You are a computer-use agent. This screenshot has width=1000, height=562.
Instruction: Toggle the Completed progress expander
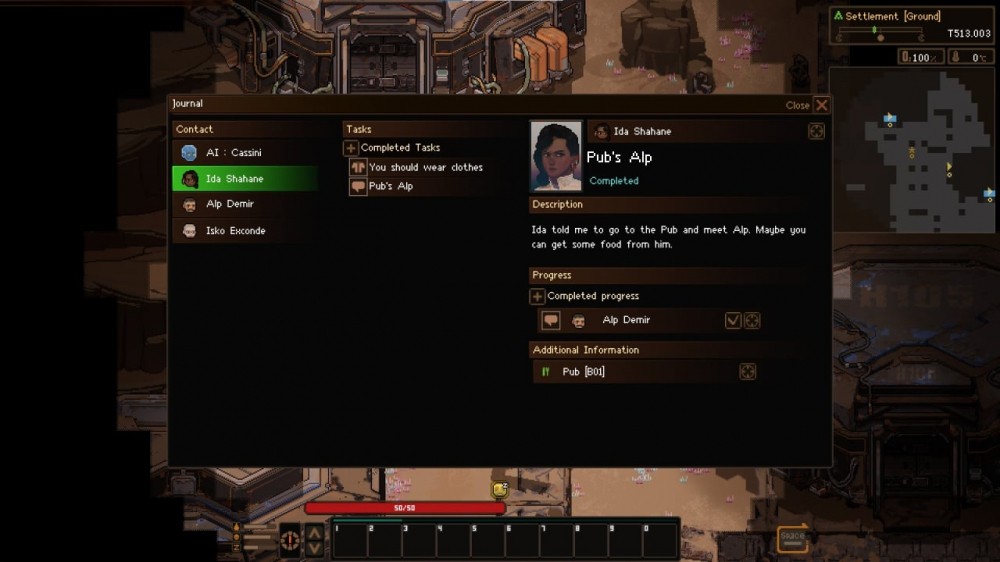[537, 296]
